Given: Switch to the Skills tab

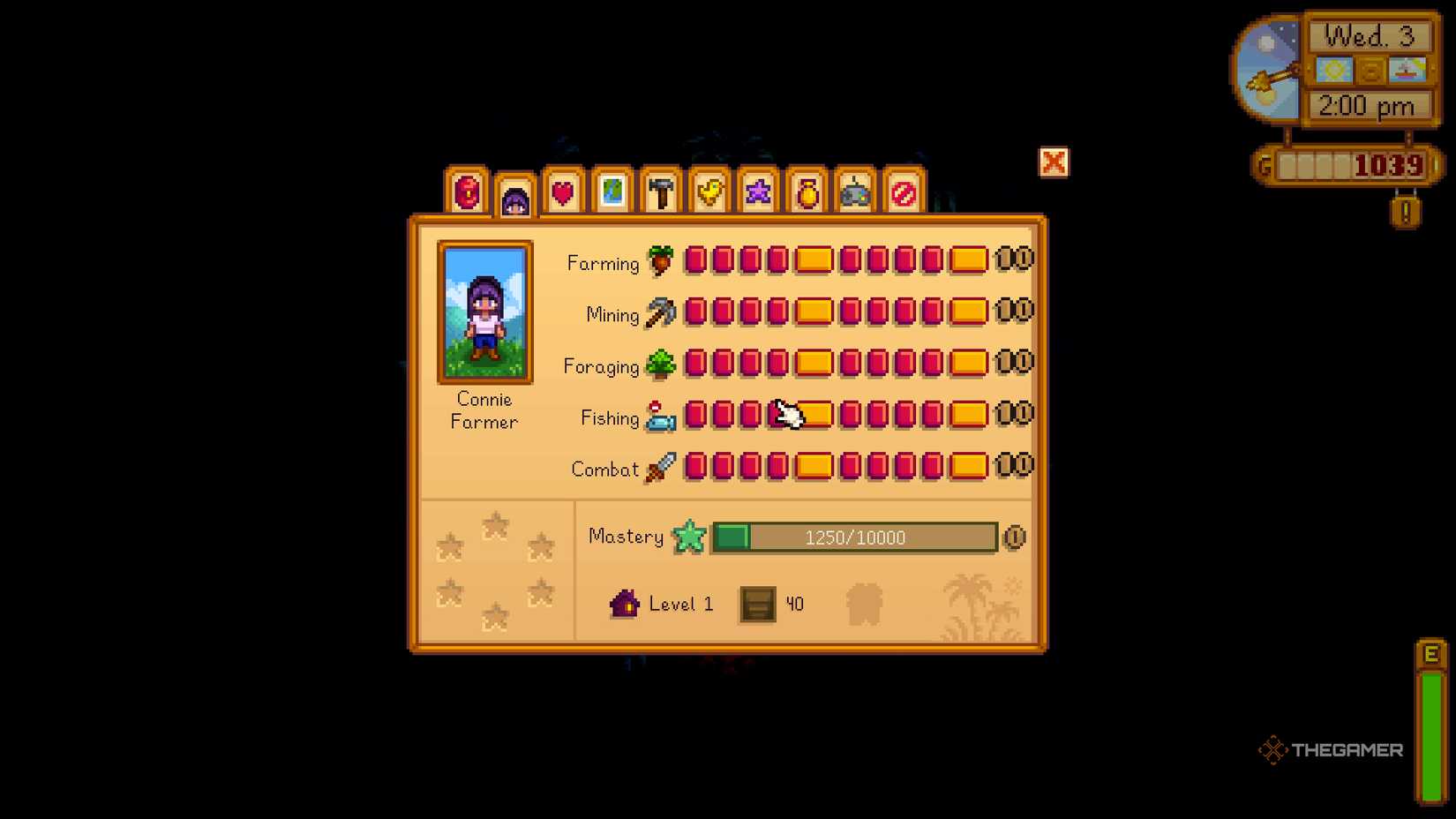Looking at the screenshot, I should 514,194.
